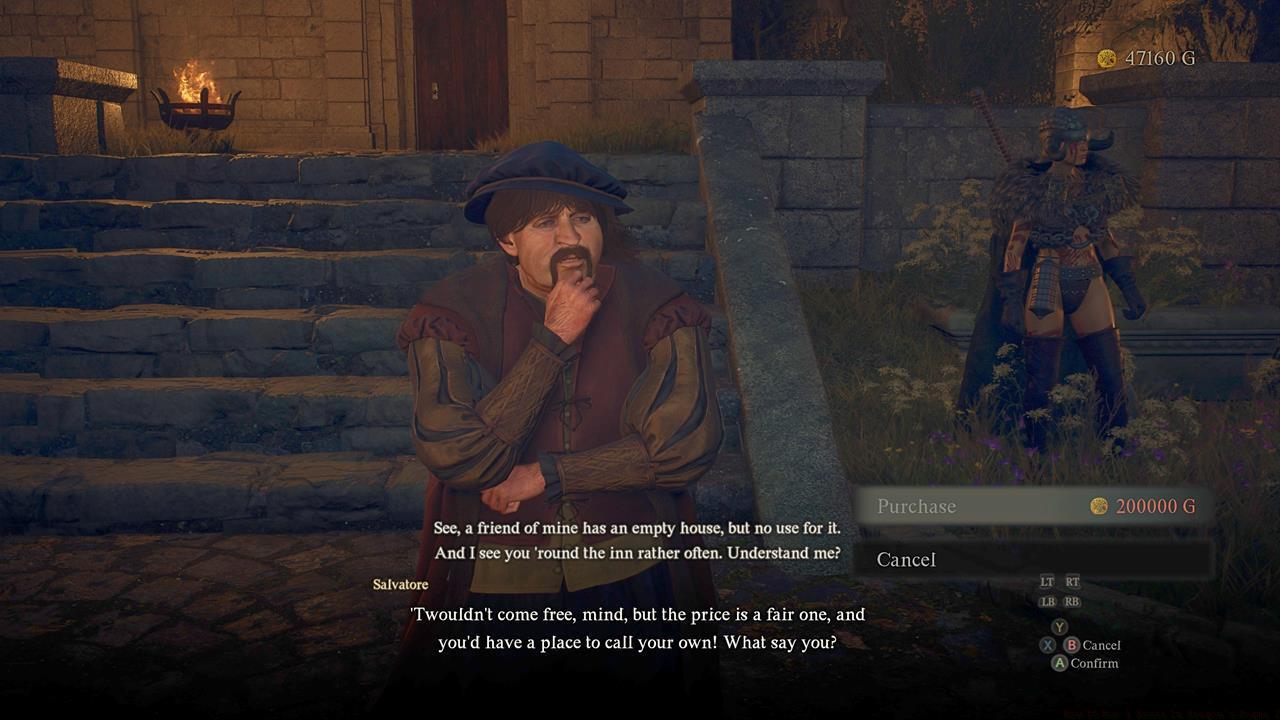Select Cancel to decline Salvatore's offer
The image size is (1280, 720).
pyautogui.click(x=906, y=560)
